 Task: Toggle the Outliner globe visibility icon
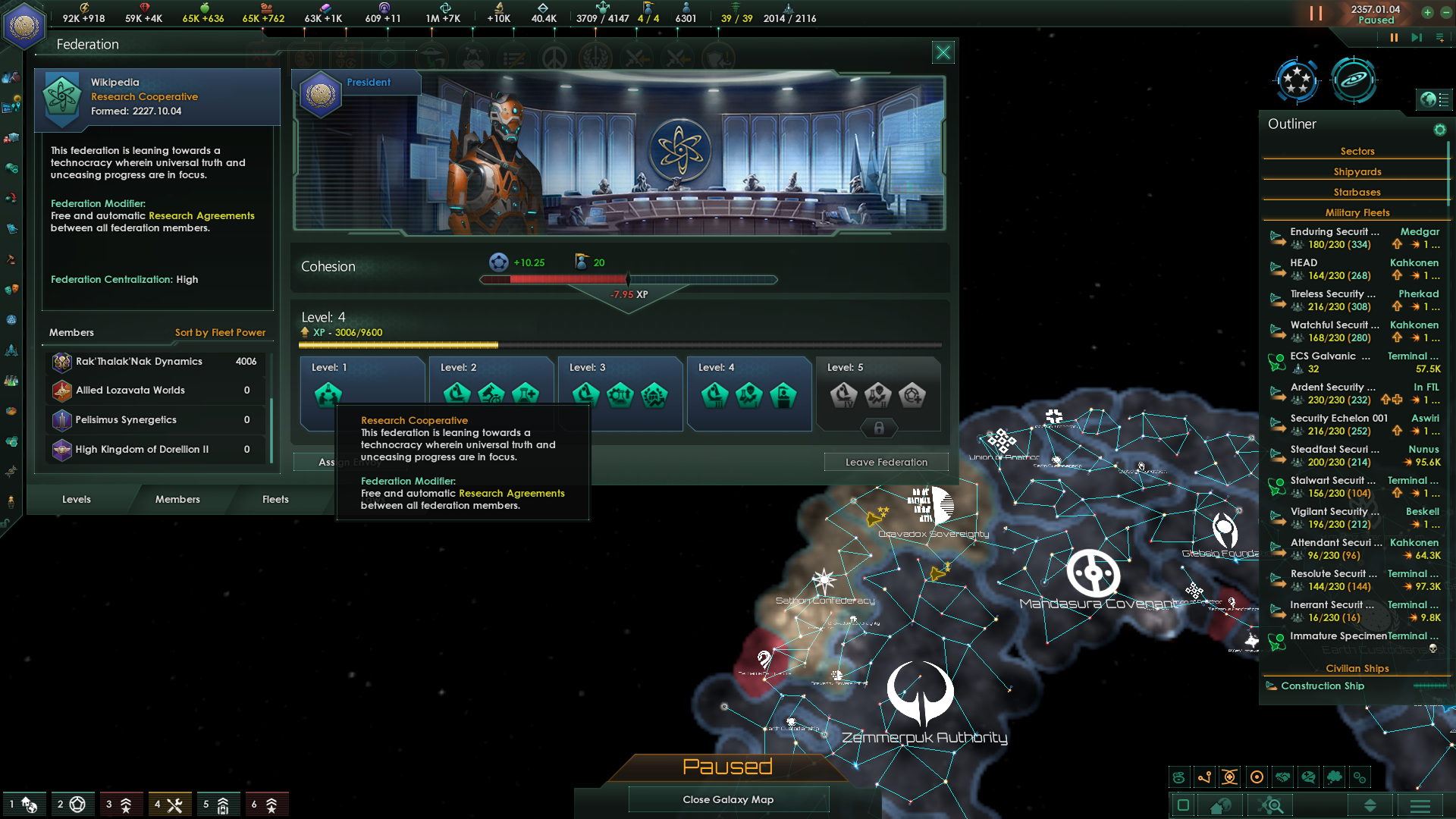(x=1435, y=99)
